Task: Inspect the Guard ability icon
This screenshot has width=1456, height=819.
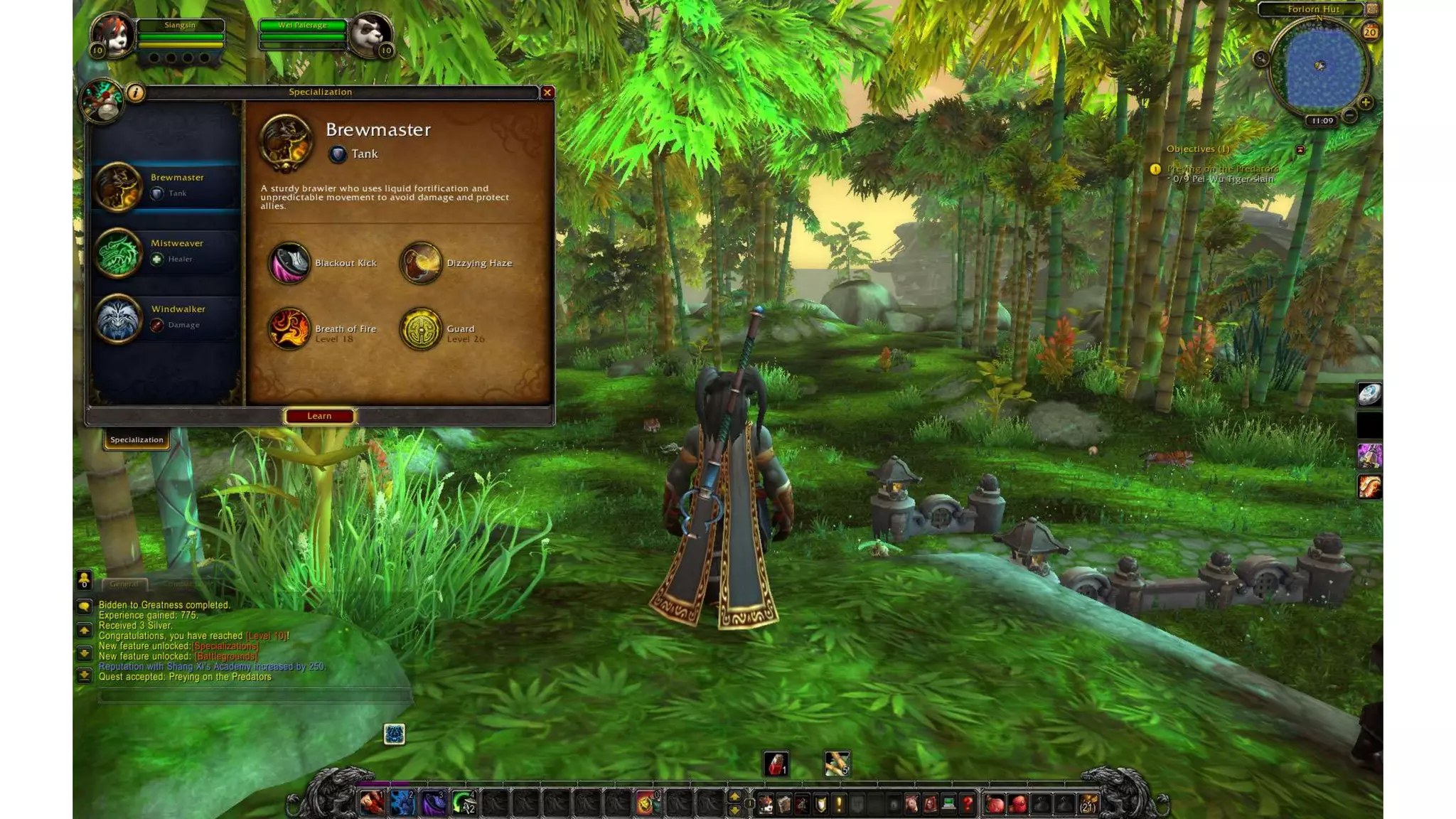Action: [421, 328]
